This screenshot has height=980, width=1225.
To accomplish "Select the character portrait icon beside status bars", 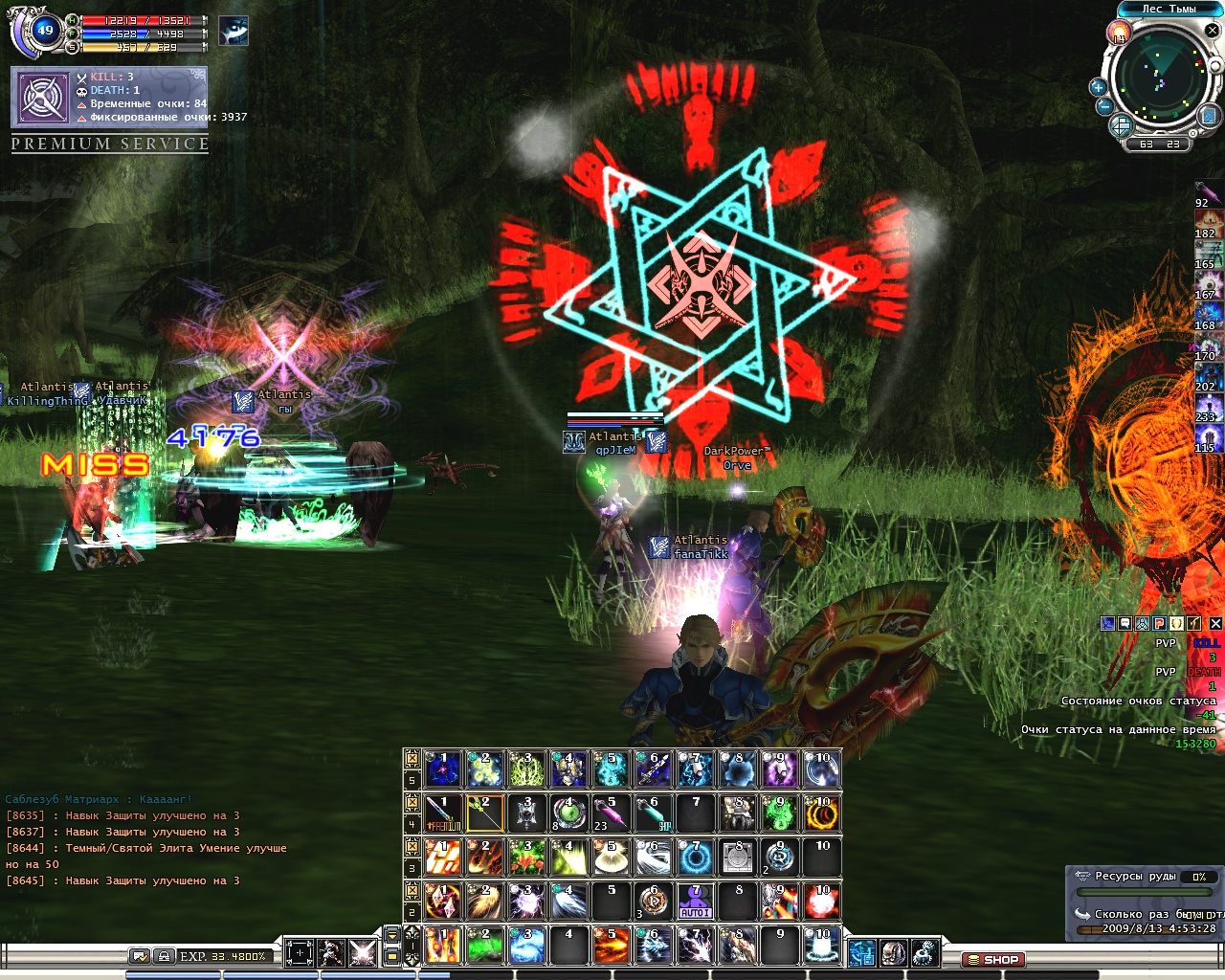I will pos(233,31).
